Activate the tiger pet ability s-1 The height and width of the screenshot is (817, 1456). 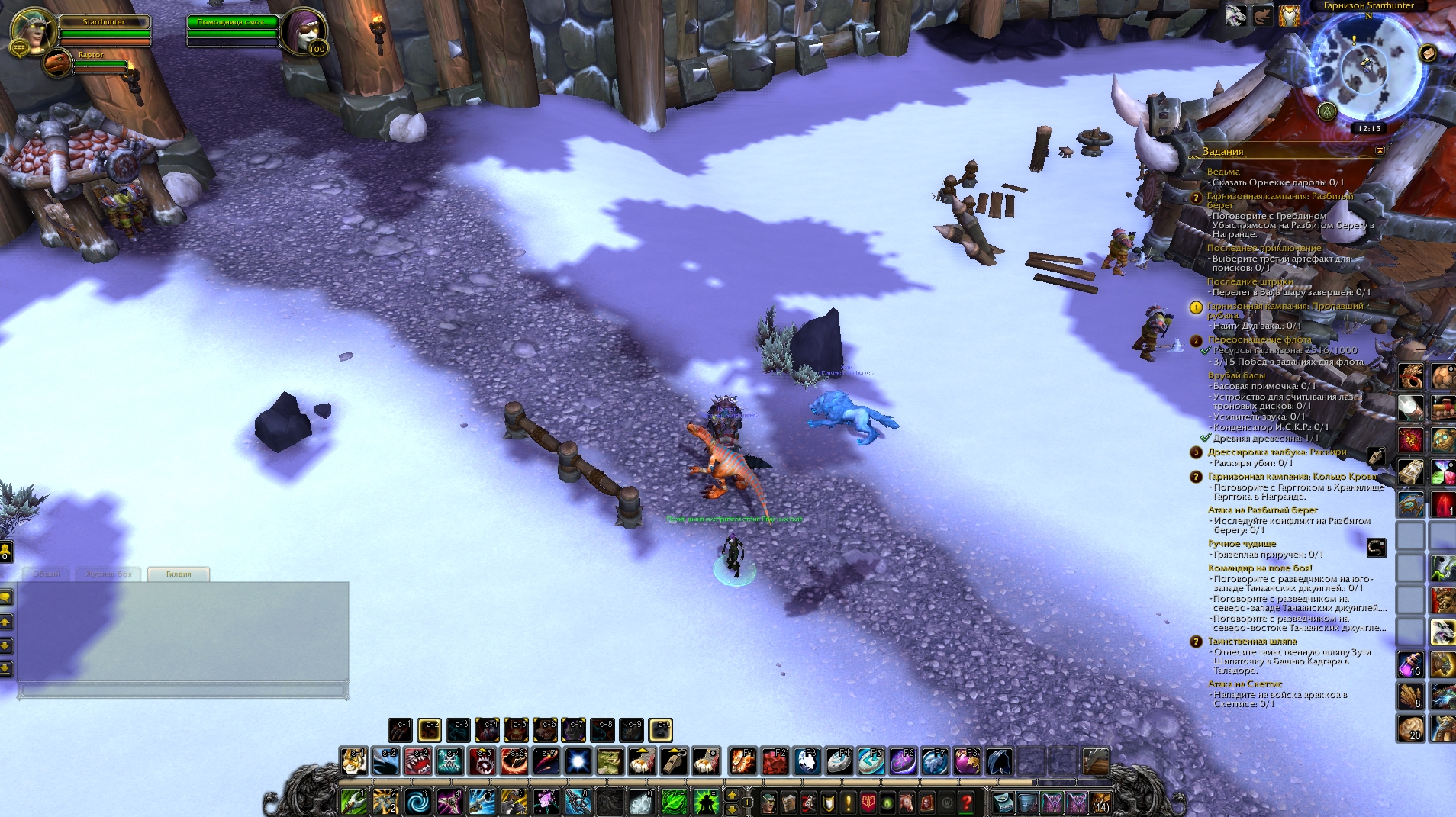pos(354,761)
